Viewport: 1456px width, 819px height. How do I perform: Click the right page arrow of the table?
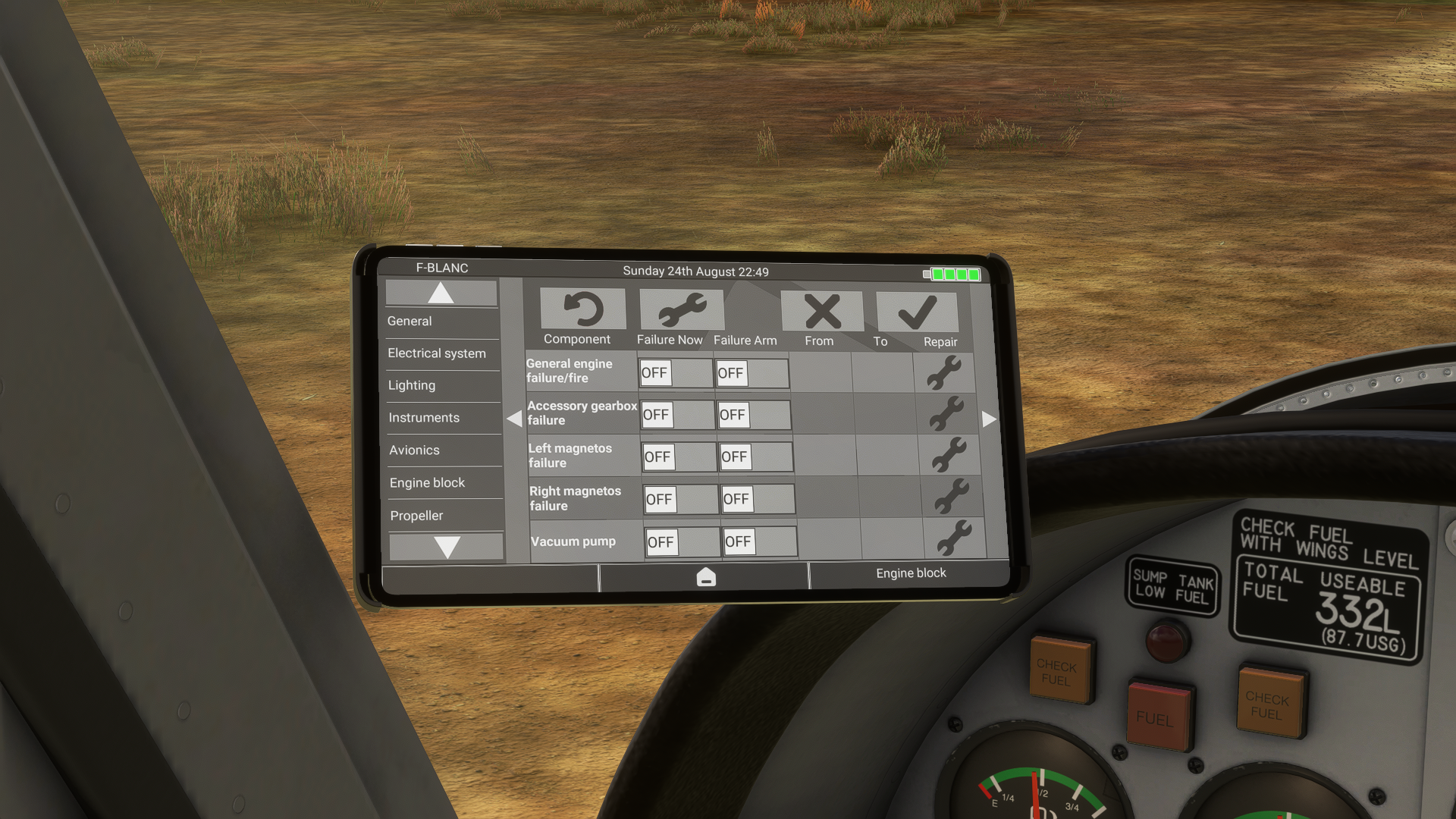(x=989, y=419)
